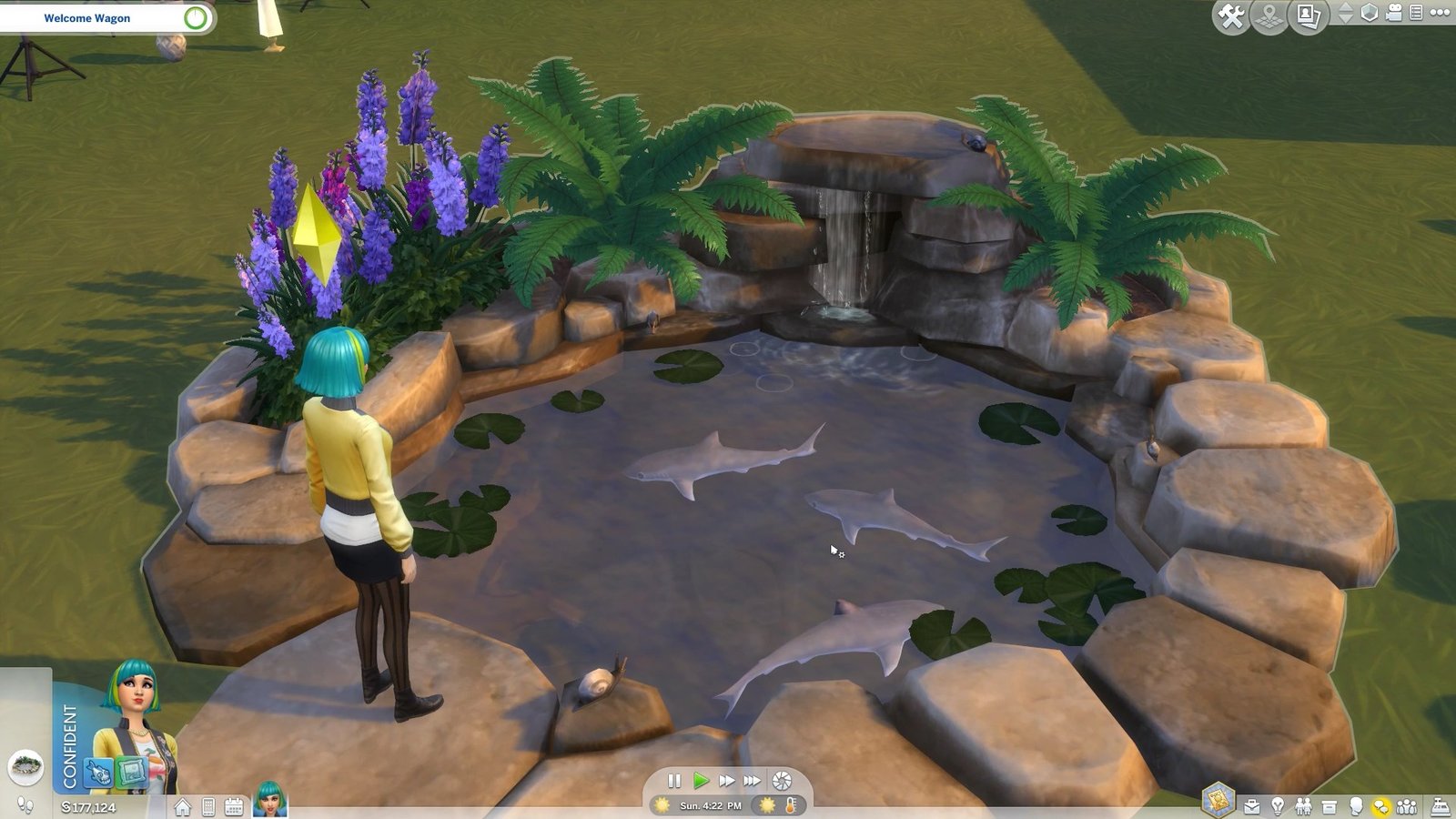Screen dimensions: 1456x819
Task: Open the gallery photos icon
Action: point(1308,16)
